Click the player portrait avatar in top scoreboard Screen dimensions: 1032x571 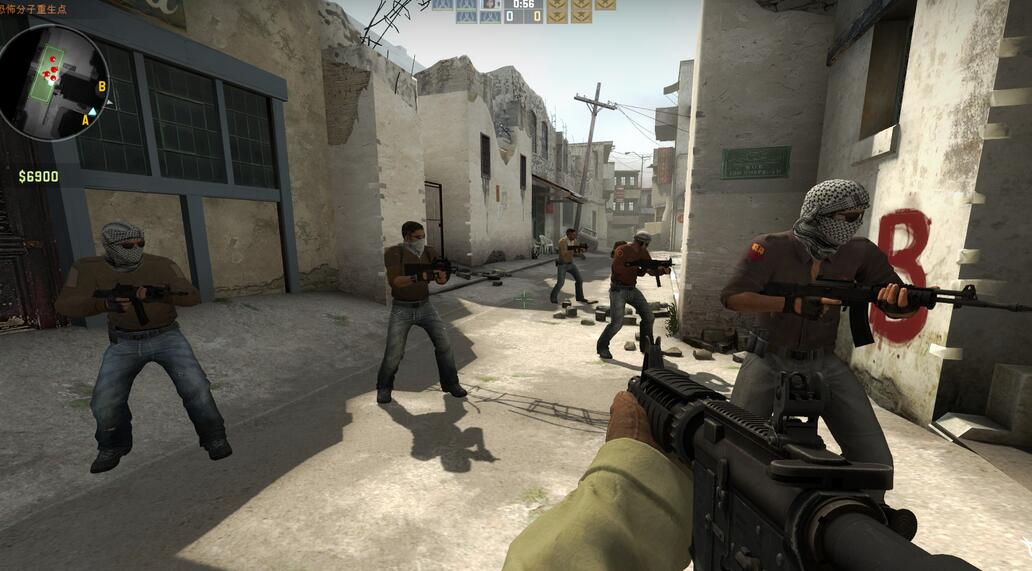[x=490, y=4]
